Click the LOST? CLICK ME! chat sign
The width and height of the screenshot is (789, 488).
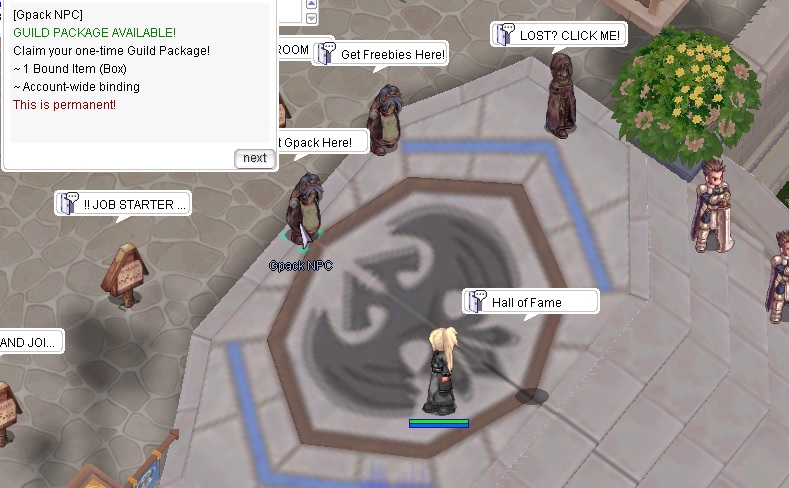[559, 36]
